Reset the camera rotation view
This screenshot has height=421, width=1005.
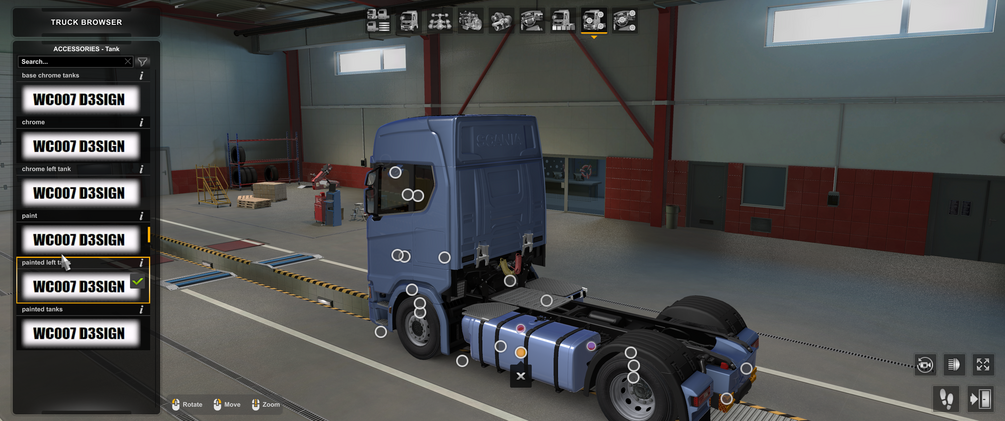pyautogui.click(x=926, y=365)
